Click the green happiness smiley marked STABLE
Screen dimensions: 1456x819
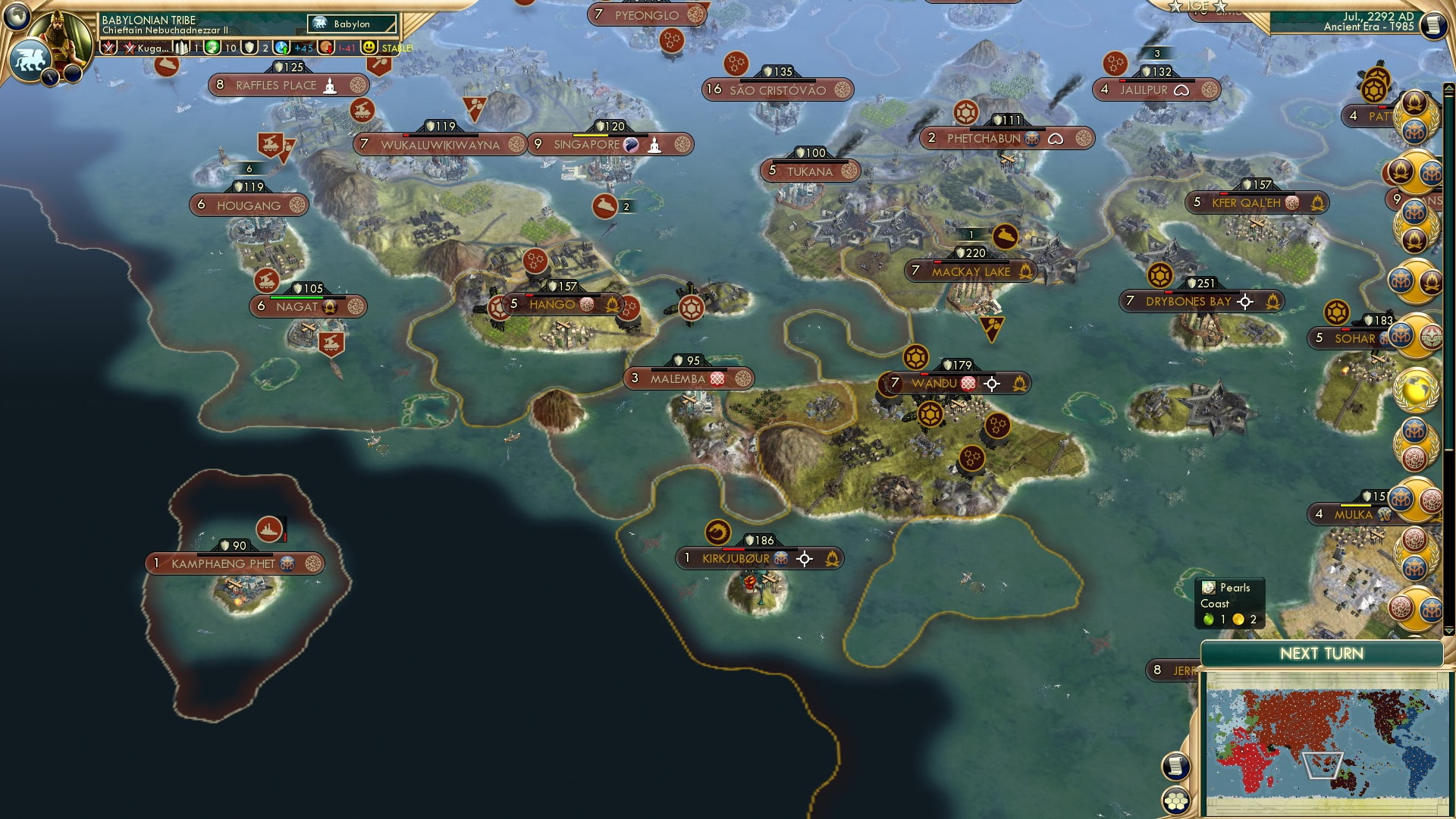click(370, 48)
